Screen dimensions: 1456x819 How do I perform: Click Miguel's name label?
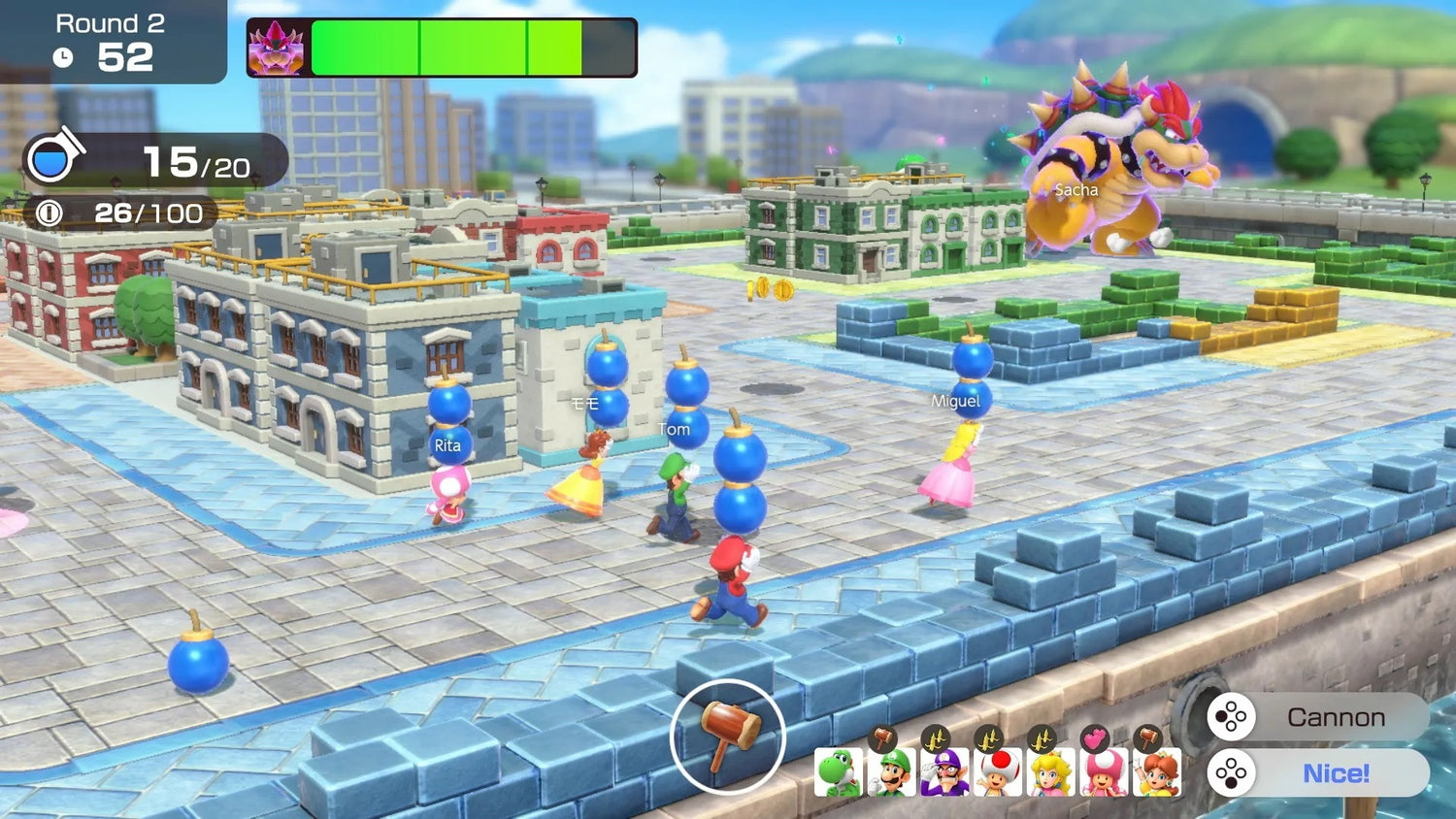[x=957, y=401]
